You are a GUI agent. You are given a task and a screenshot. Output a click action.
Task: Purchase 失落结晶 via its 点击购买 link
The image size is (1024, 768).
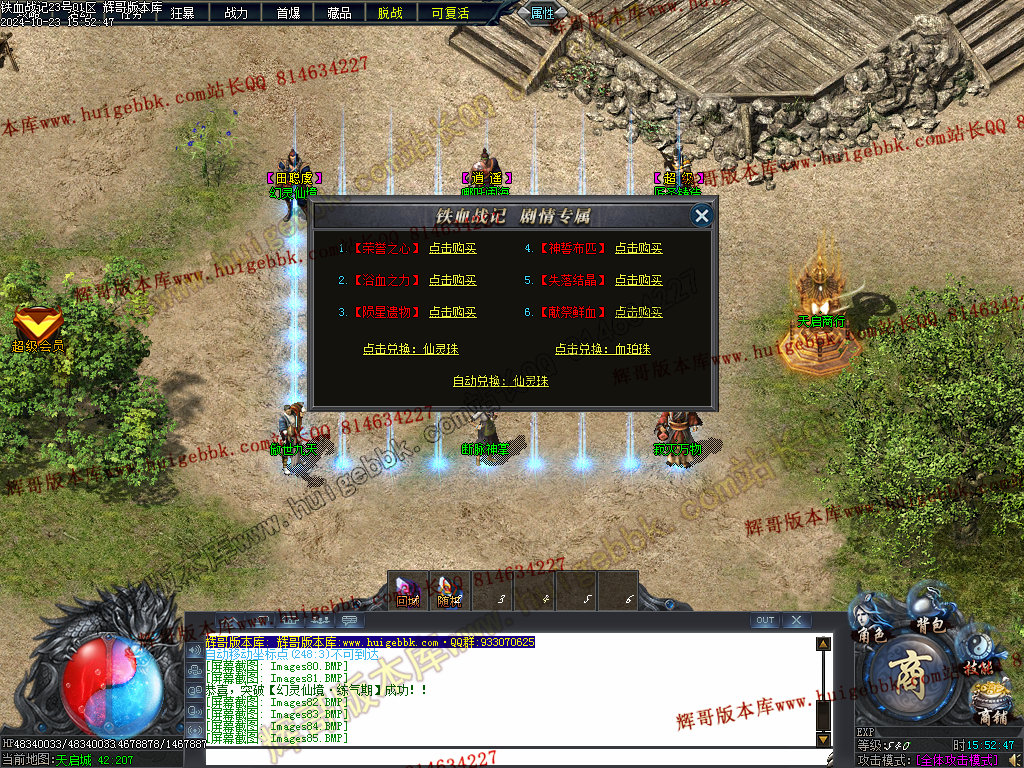click(x=638, y=281)
